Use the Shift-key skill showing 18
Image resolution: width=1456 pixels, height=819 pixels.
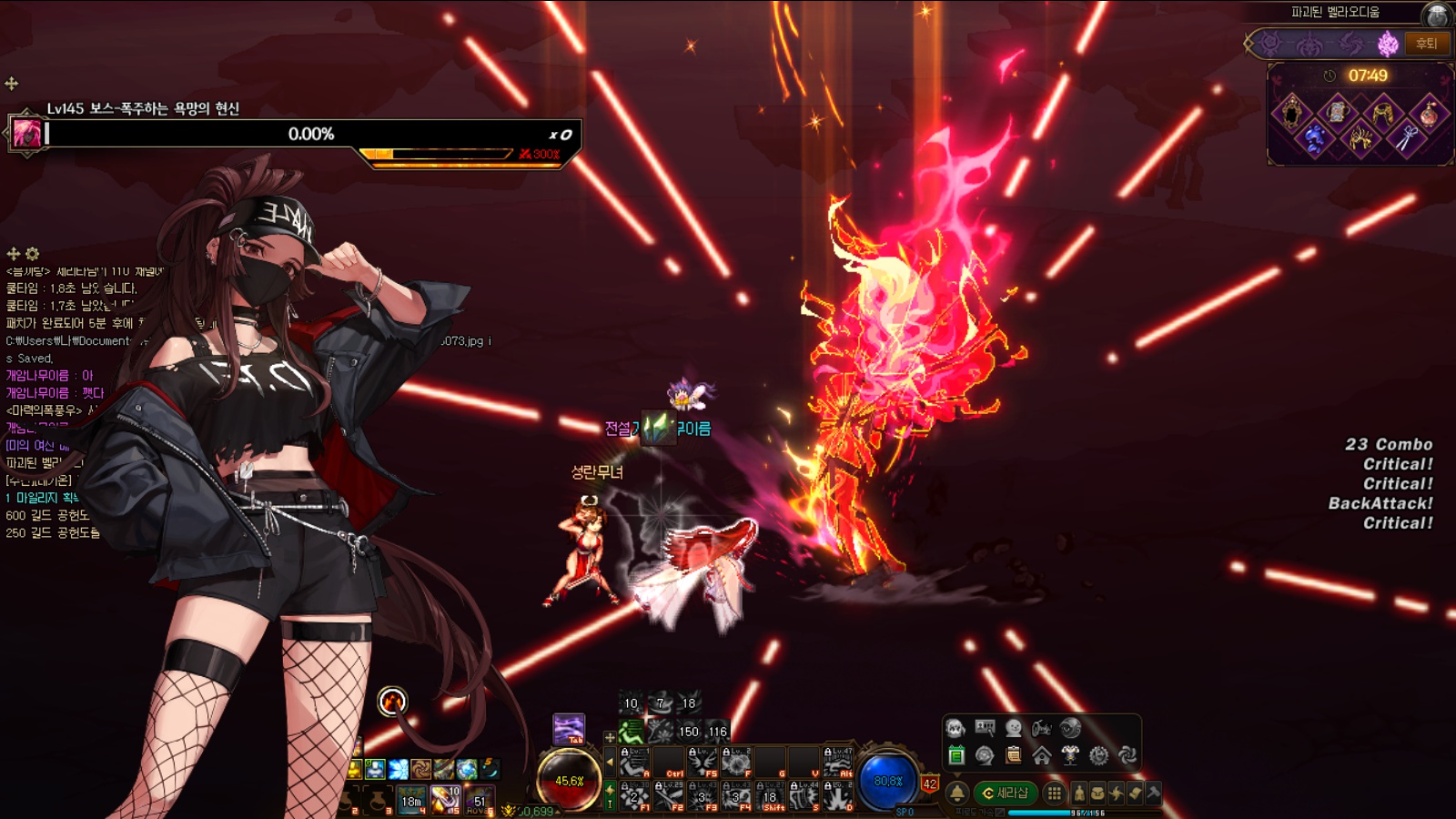(771, 795)
